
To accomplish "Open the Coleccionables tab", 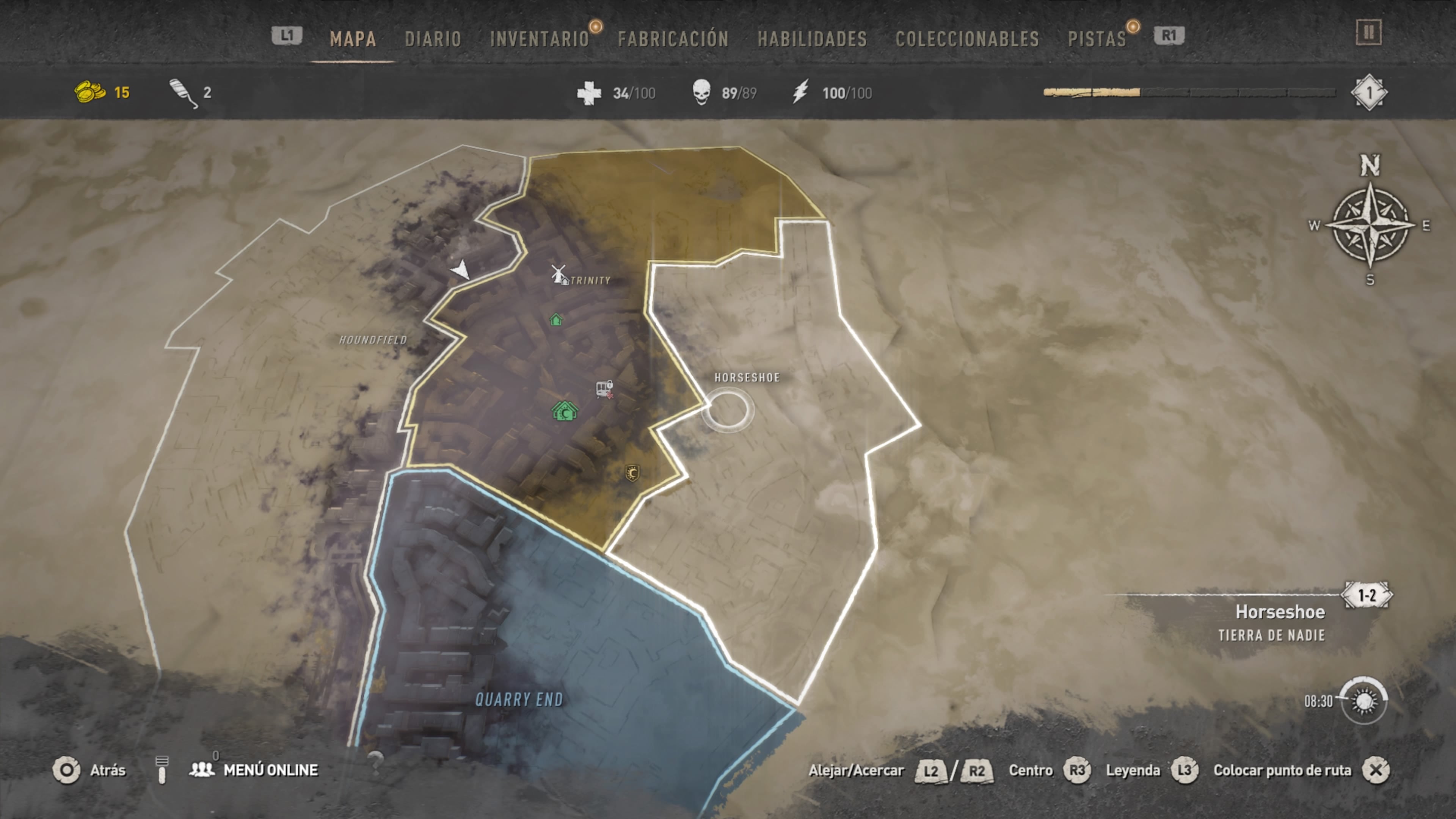I will point(967,39).
